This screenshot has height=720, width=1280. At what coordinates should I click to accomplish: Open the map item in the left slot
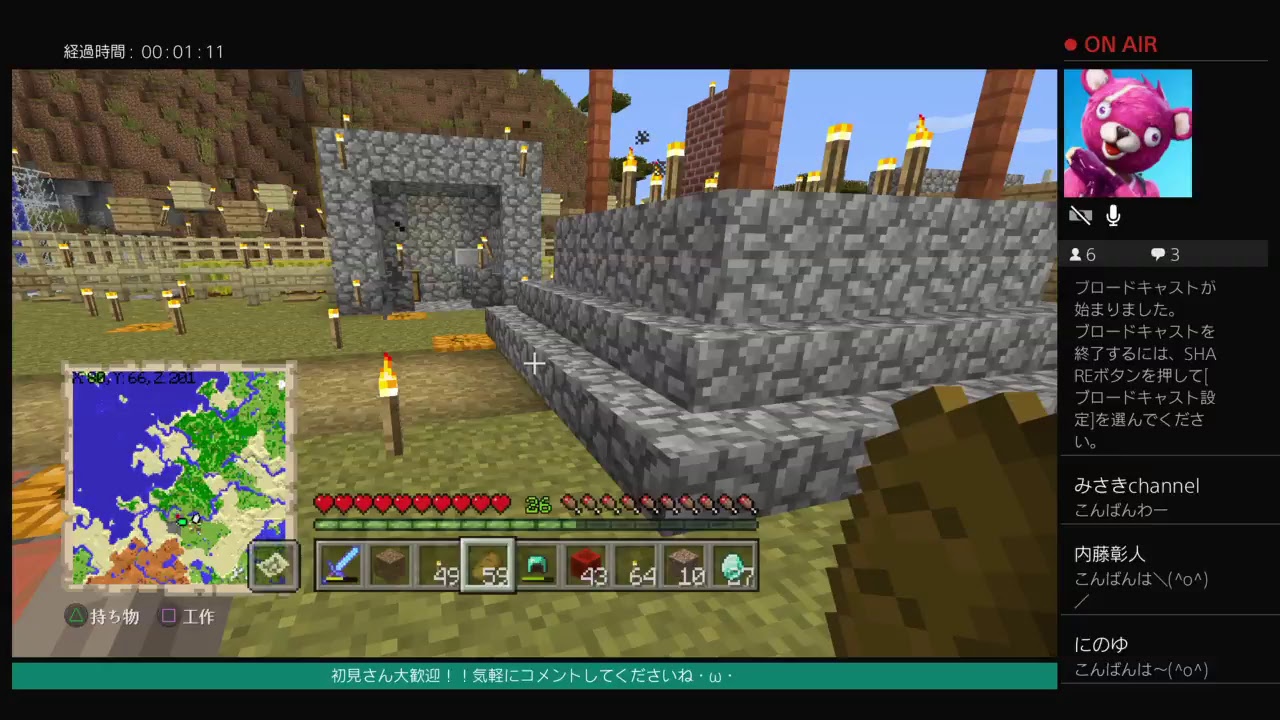coord(273,566)
